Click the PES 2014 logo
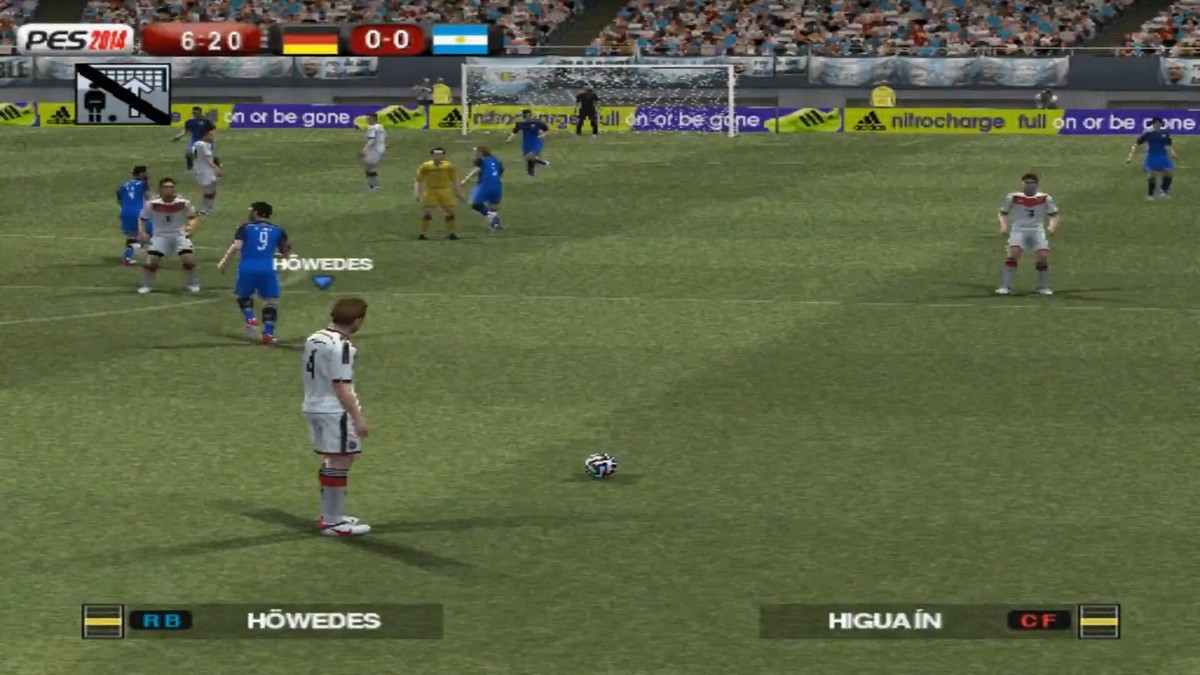Image resolution: width=1200 pixels, height=675 pixels. coord(75,40)
